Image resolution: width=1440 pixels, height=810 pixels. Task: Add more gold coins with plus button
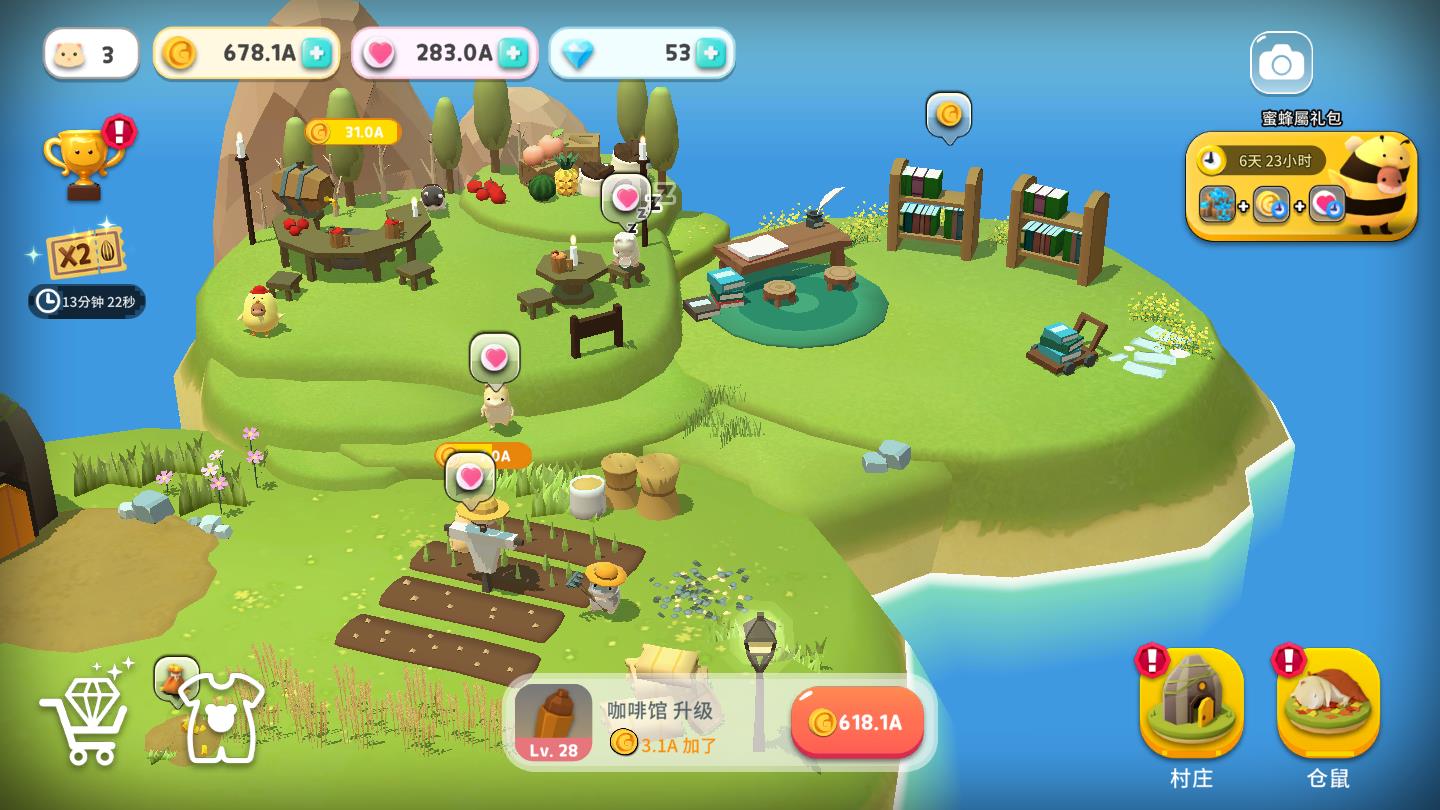tap(317, 53)
